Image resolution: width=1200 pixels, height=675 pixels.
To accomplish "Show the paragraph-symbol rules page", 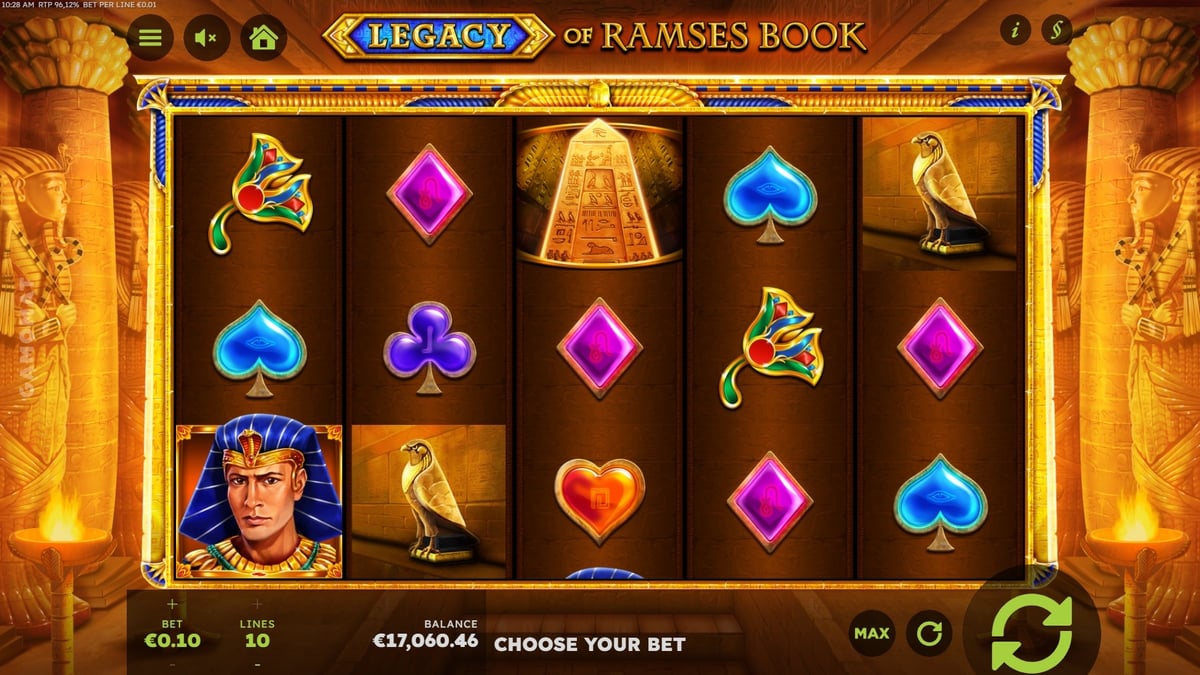I will pos(1056,31).
